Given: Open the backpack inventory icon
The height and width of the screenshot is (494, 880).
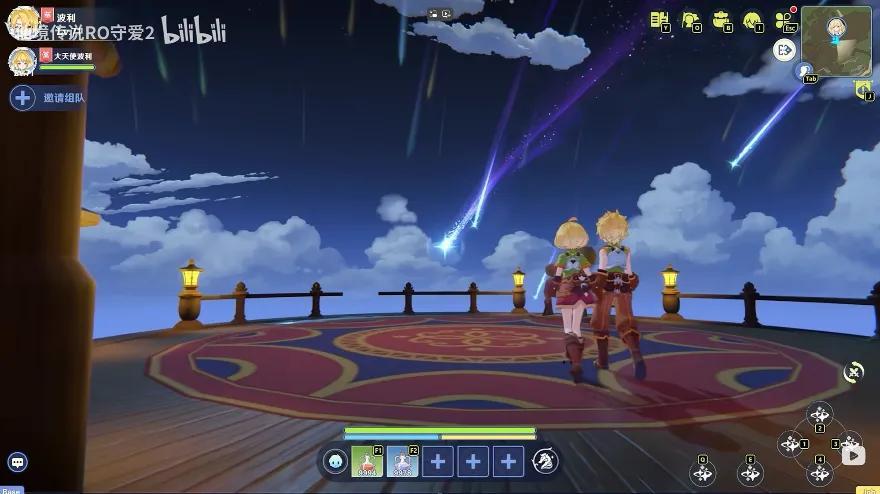Looking at the screenshot, I should pos(721,20).
